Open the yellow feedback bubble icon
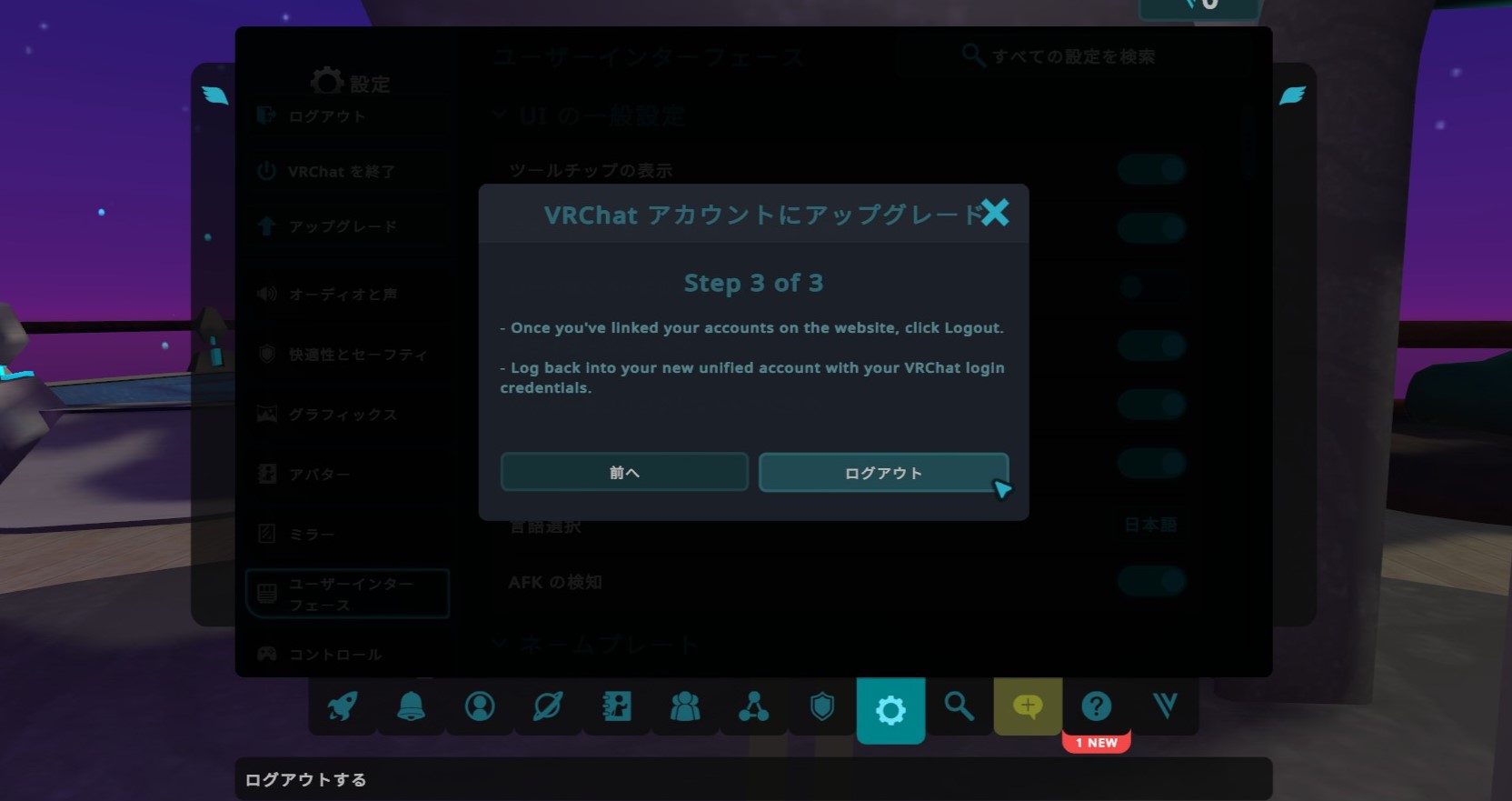Screen dimensions: 1512x801 (1028, 707)
